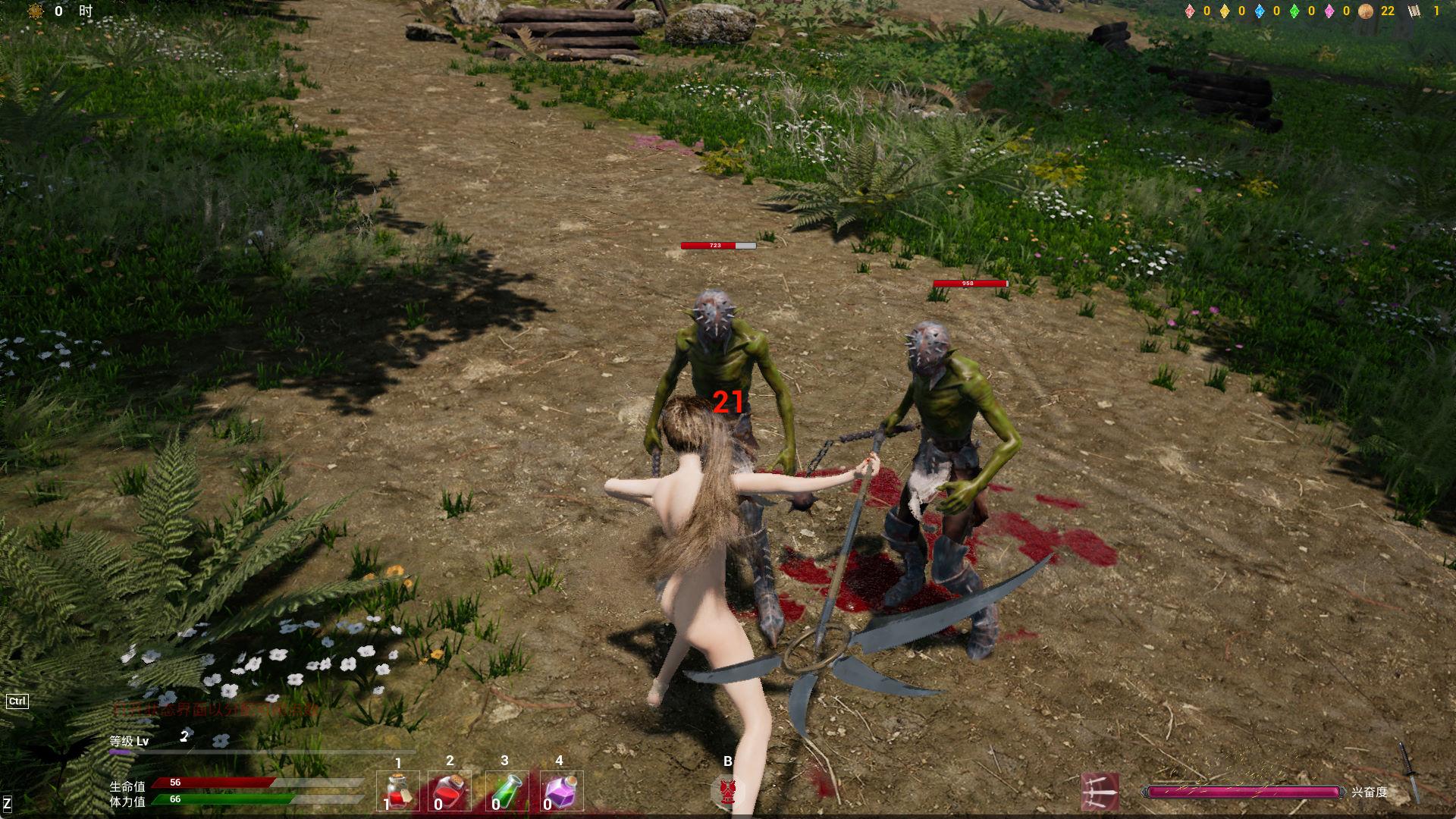Use the tagged red potion jar
The width and height of the screenshot is (1456, 819).
pos(398,792)
